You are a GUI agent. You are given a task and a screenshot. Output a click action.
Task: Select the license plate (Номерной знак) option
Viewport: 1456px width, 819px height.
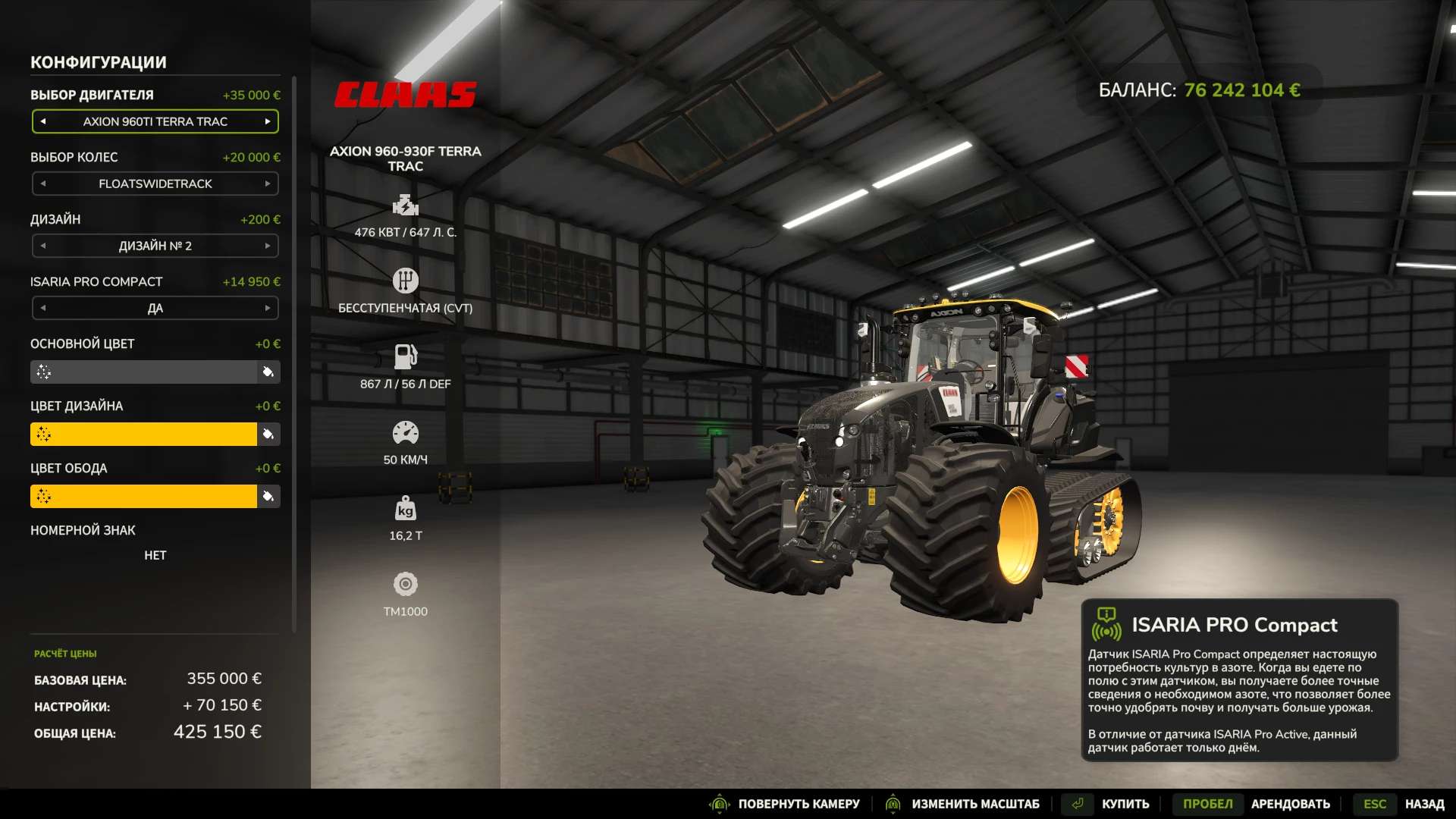155,555
